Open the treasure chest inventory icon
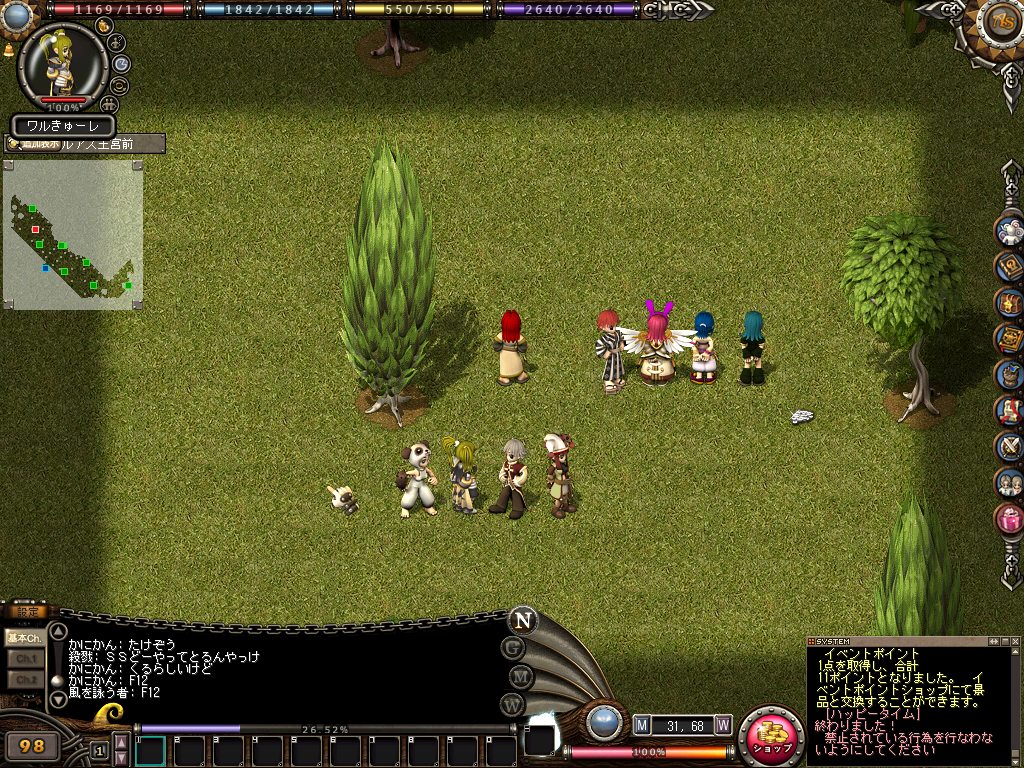Viewport: 1024px width, 768px height. [x=1008, y=302]
